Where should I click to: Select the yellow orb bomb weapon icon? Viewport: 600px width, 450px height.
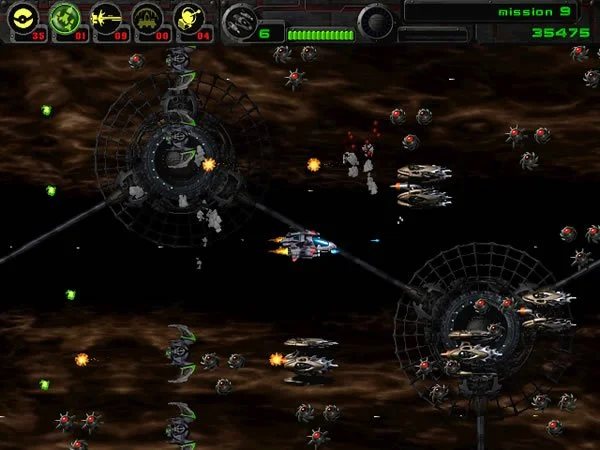pos(23,18)
